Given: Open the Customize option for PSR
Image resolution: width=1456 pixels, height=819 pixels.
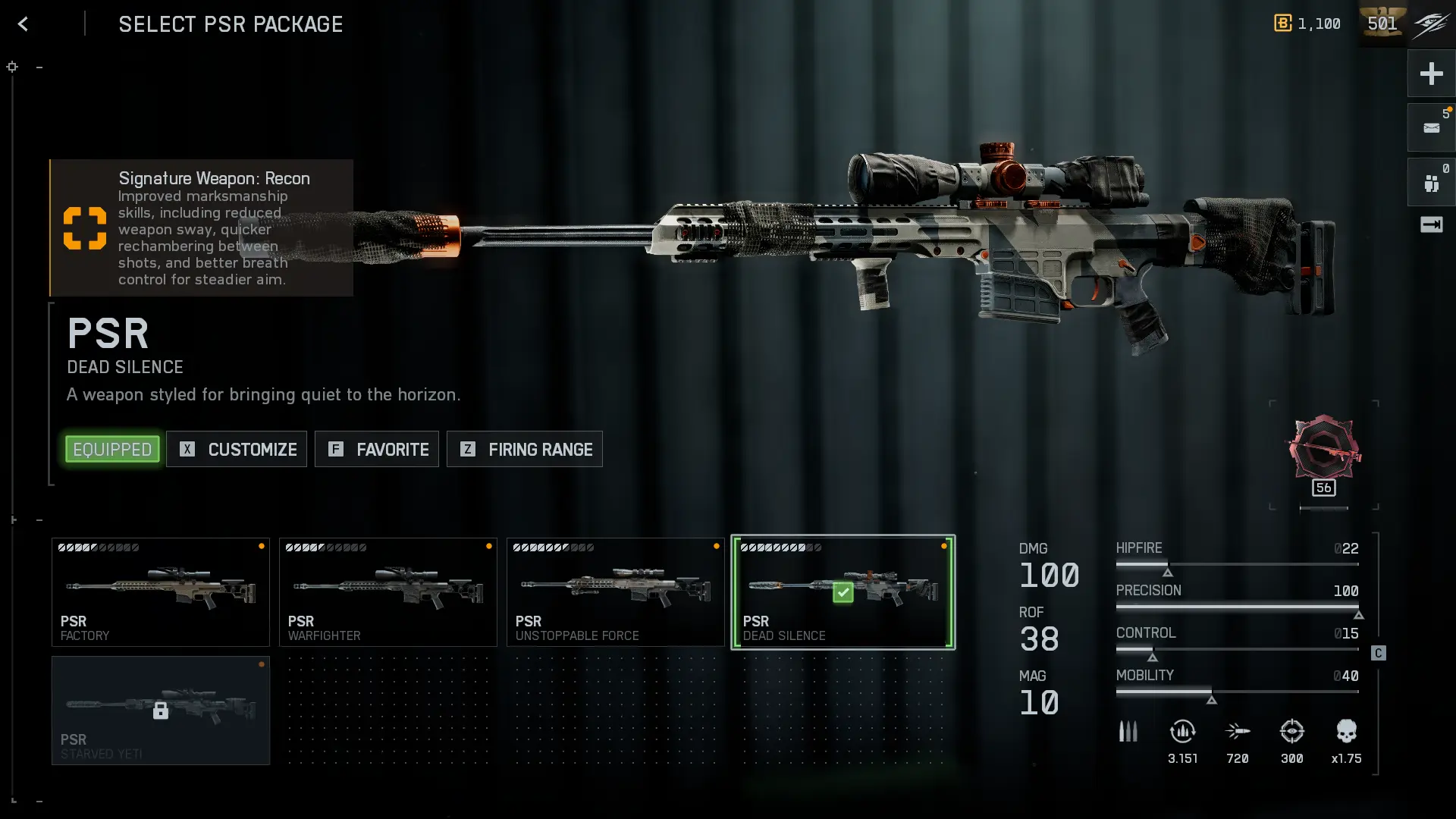Looking at the screenshot, I should click(x=237, y=449).
